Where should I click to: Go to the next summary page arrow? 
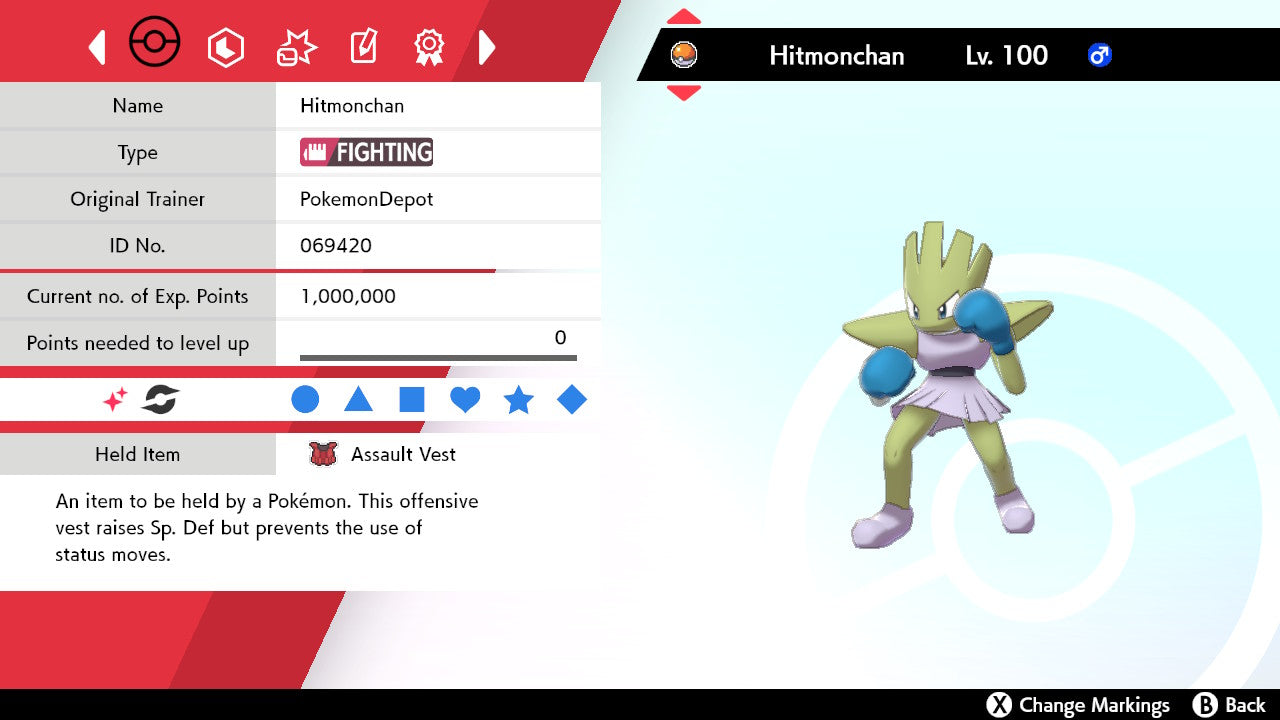point(487,47)
